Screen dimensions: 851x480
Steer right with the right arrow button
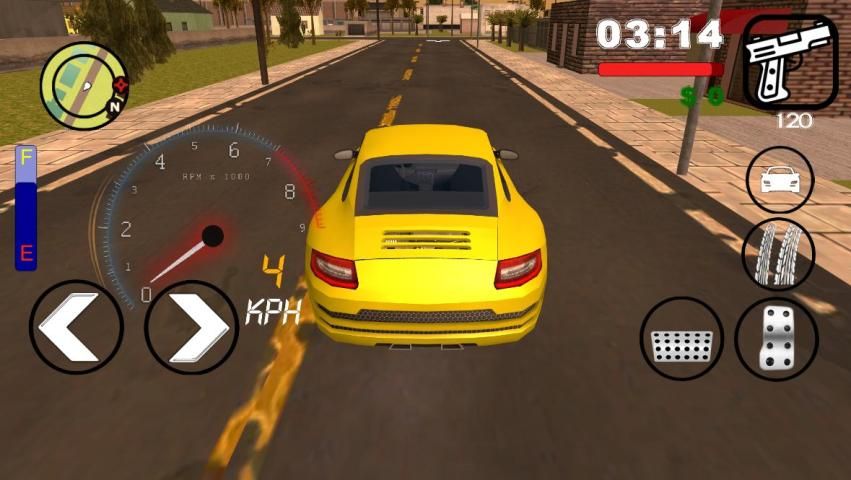(x=191, y=327)
